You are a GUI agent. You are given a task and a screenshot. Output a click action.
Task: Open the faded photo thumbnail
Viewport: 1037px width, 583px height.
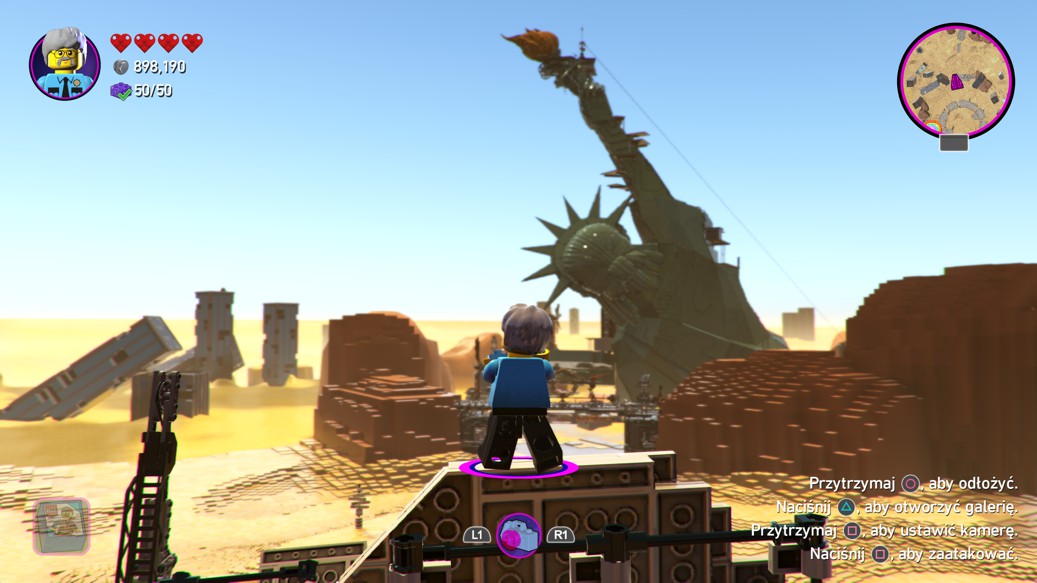[x=62, y=526]
